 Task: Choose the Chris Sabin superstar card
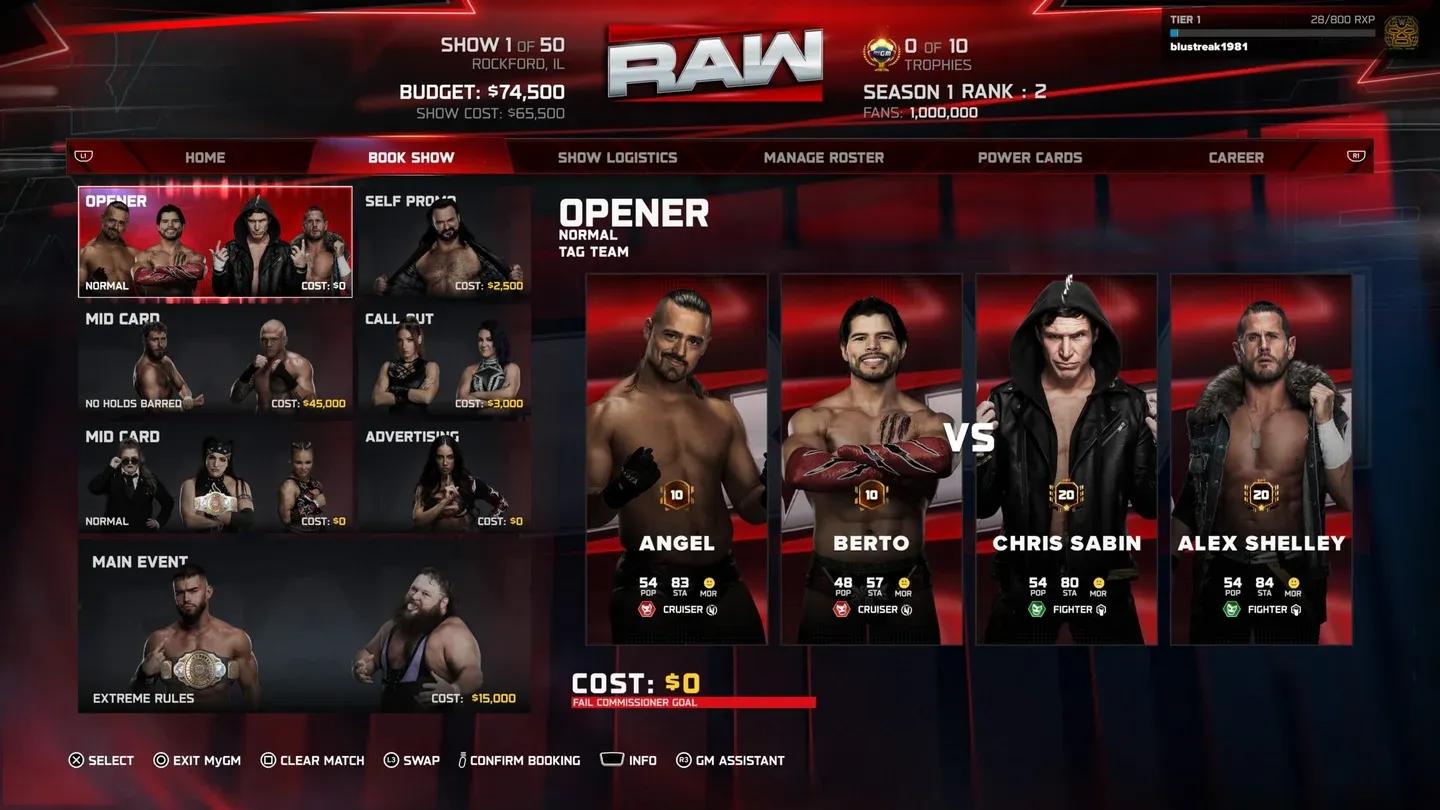click(x=1066, y=460)
